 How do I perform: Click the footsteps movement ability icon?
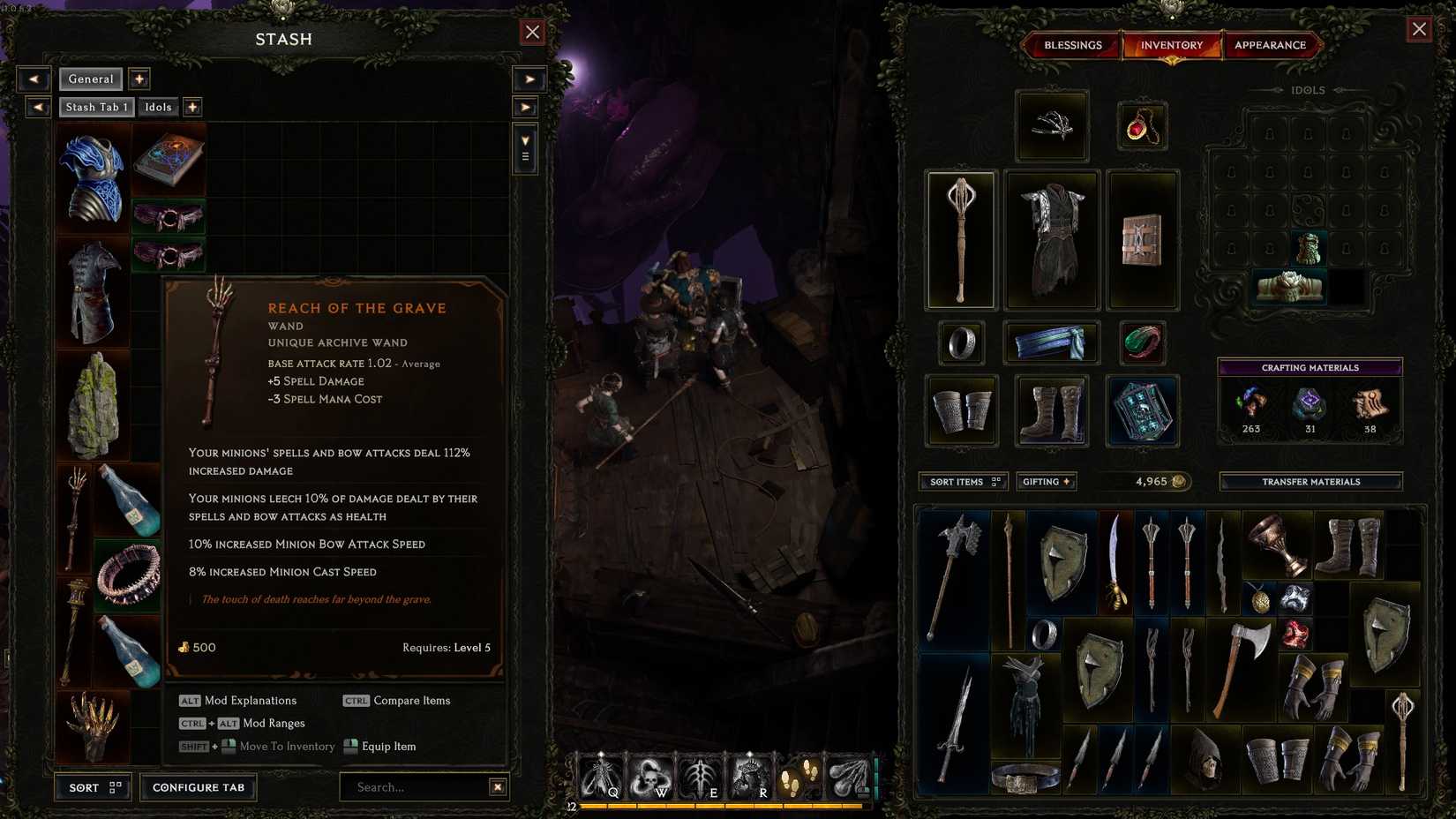pos(799,777)
